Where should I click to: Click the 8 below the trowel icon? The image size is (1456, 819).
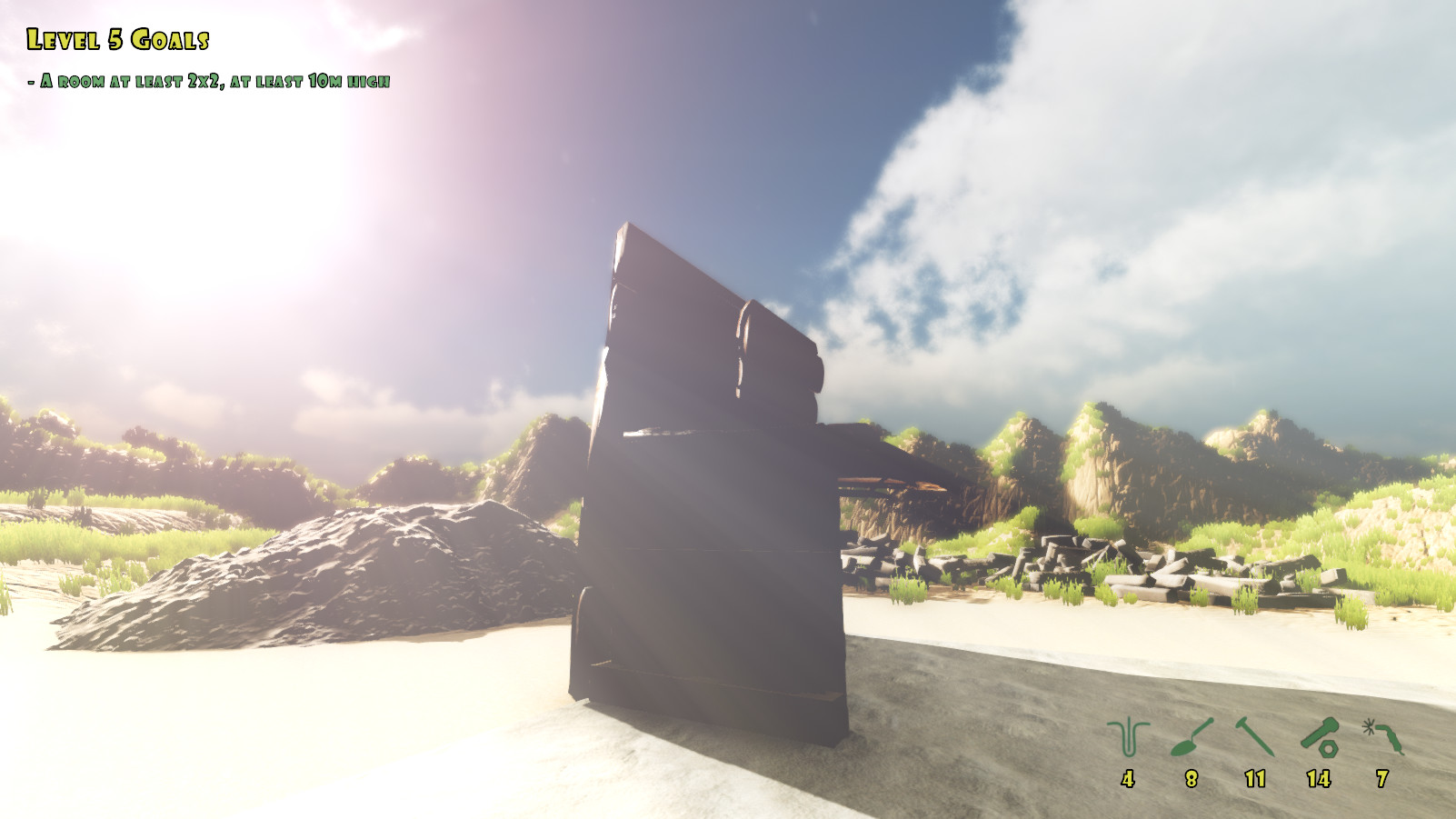pos(1191,779)
